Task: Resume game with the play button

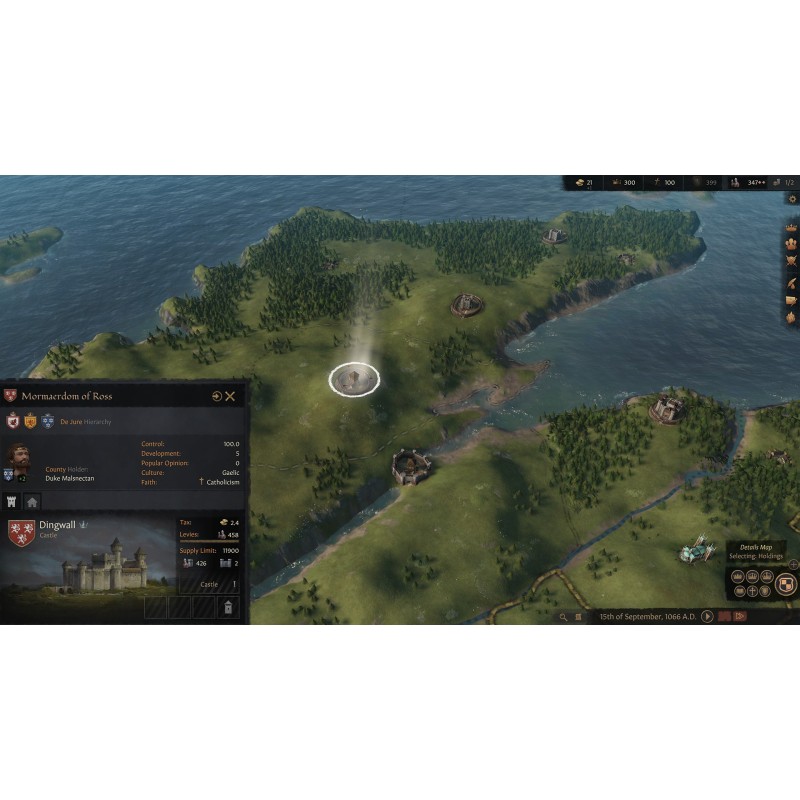Action: coord(707,616)
